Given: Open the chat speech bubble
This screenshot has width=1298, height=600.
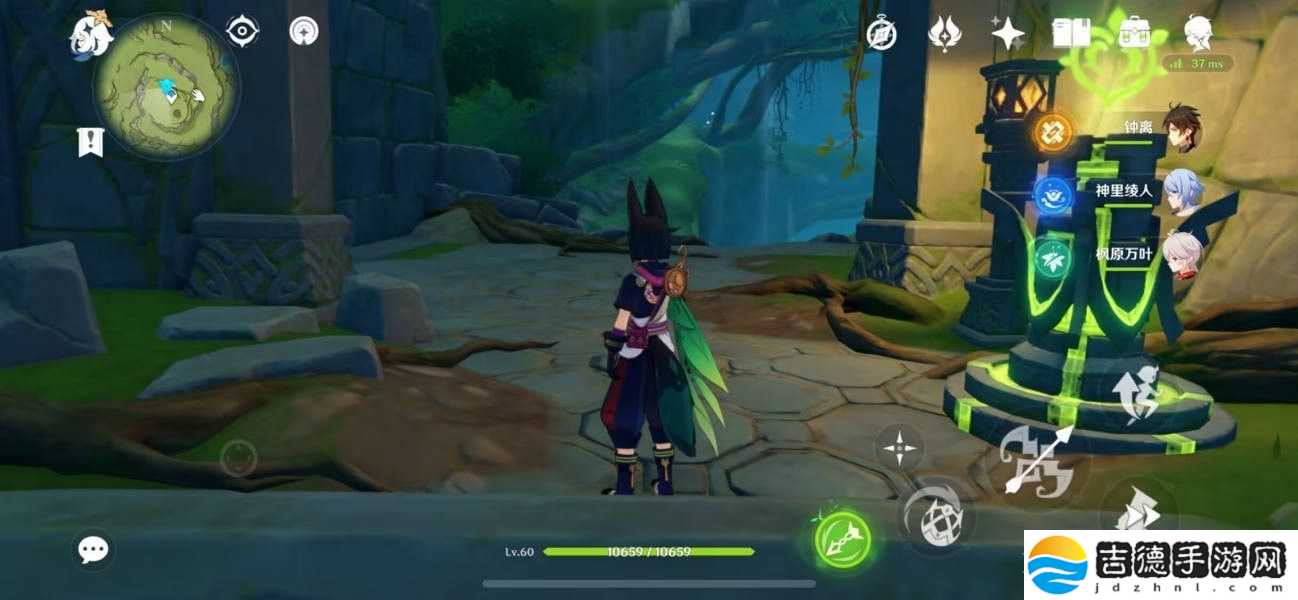Looking at the screenshot, I should [x=94, y=548].
